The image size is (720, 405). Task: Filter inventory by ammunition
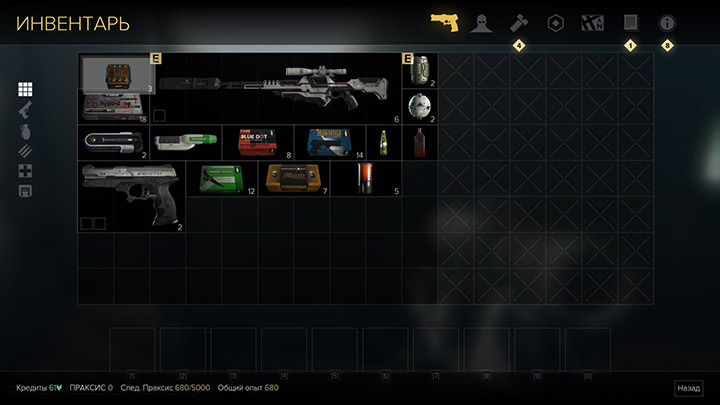point(26,150)
